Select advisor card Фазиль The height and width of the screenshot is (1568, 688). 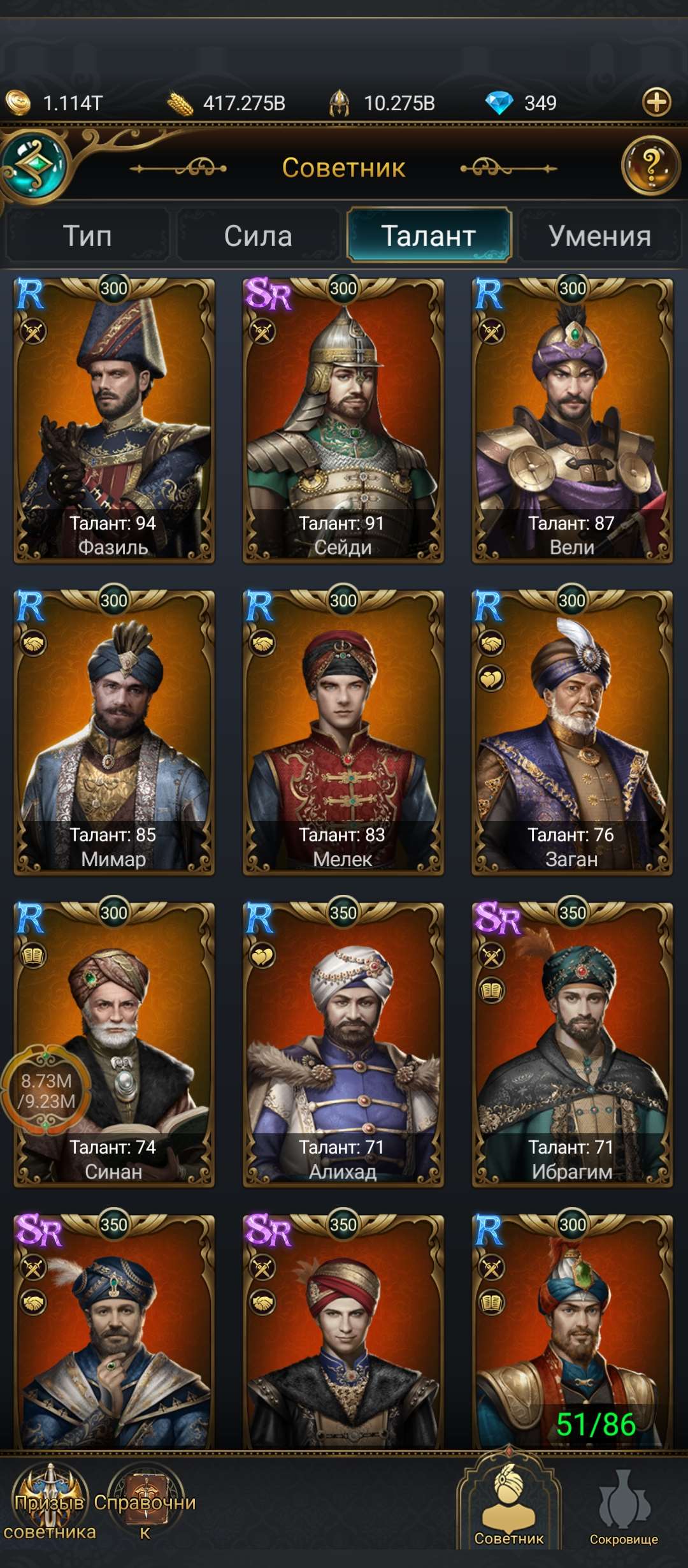click(x=114, y=421)
